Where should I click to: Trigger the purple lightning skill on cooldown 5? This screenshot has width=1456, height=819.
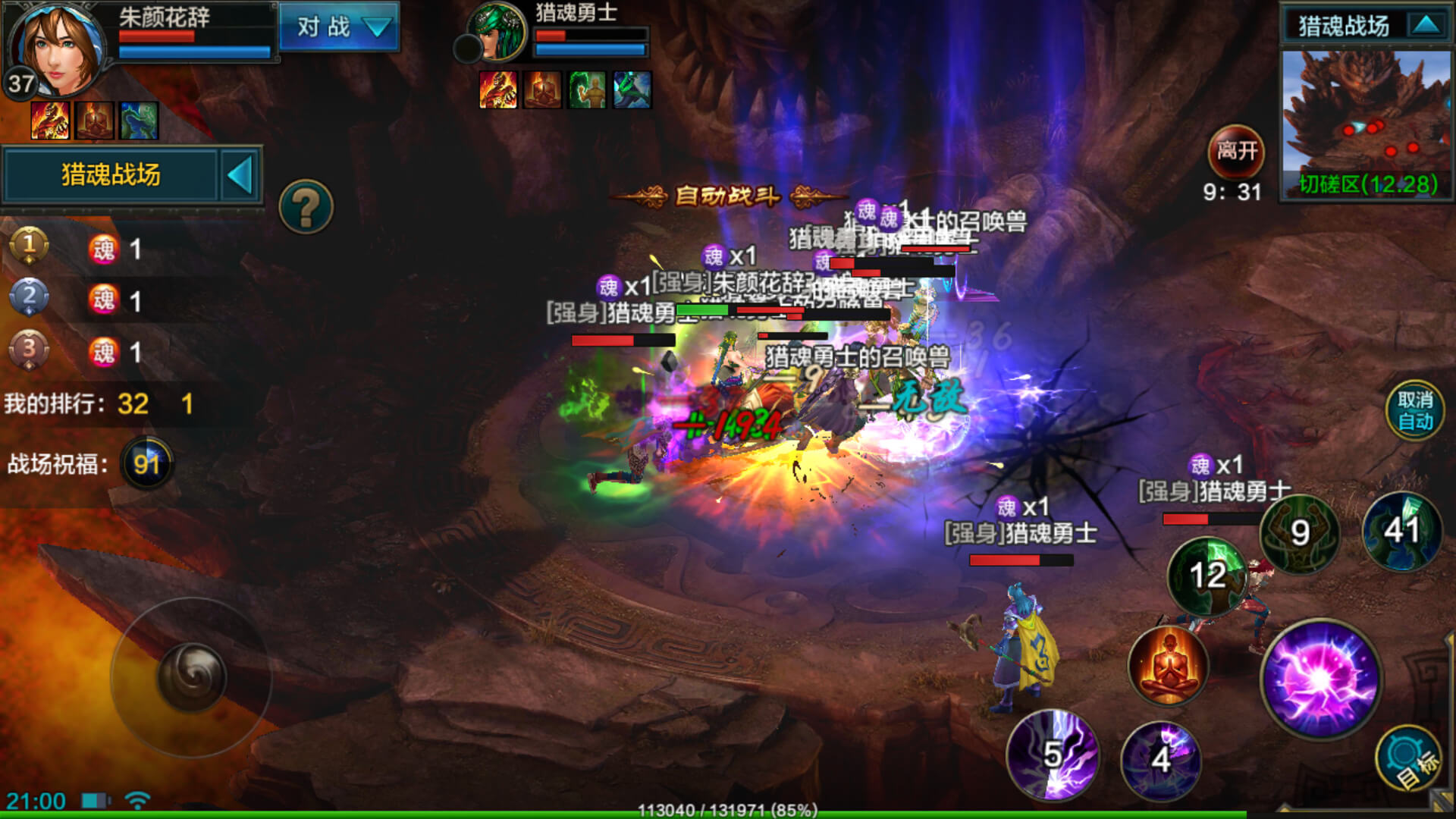click(x=1052, y=755)
